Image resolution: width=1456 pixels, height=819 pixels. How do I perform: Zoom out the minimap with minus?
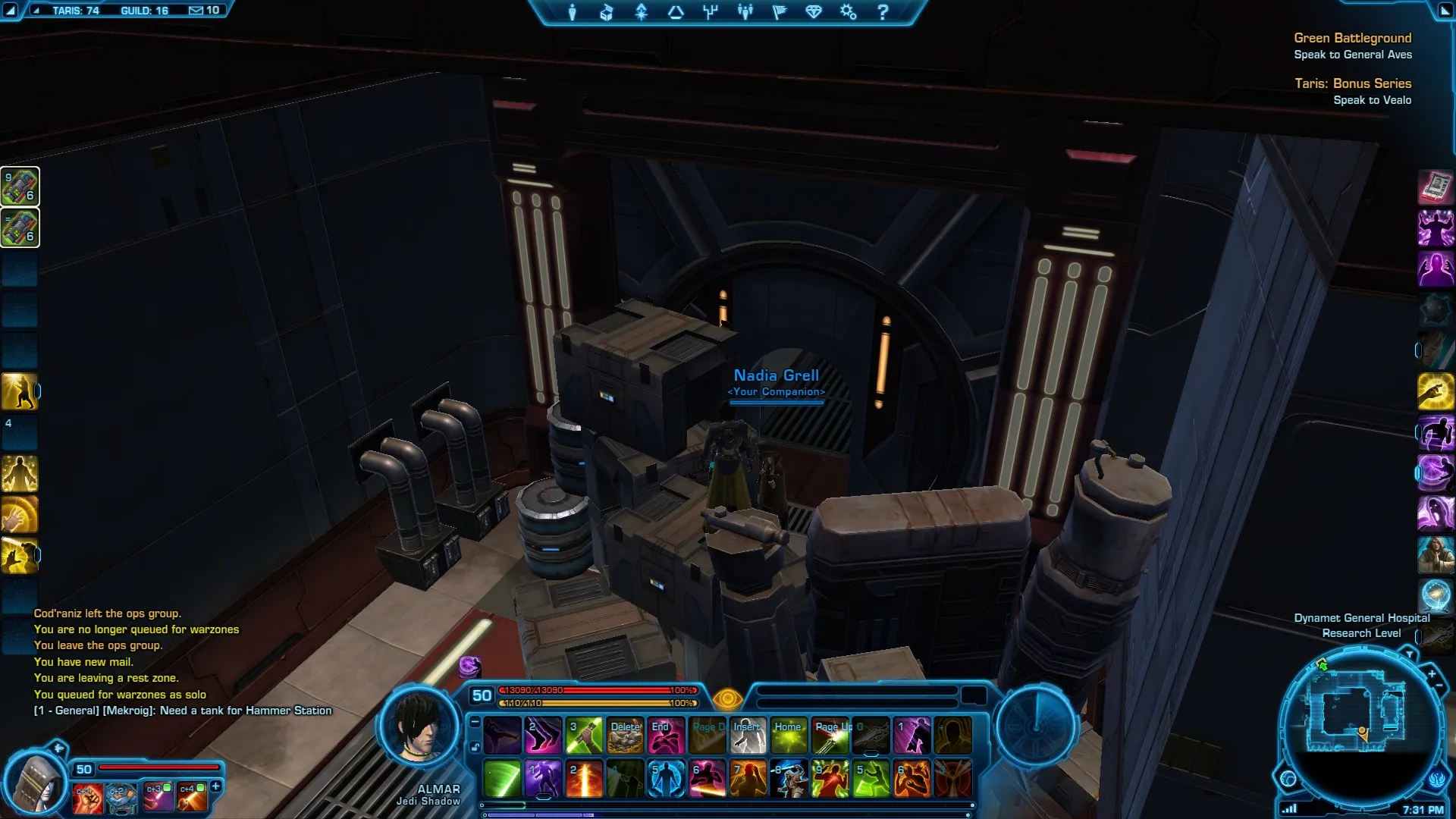pos(1439,686)
